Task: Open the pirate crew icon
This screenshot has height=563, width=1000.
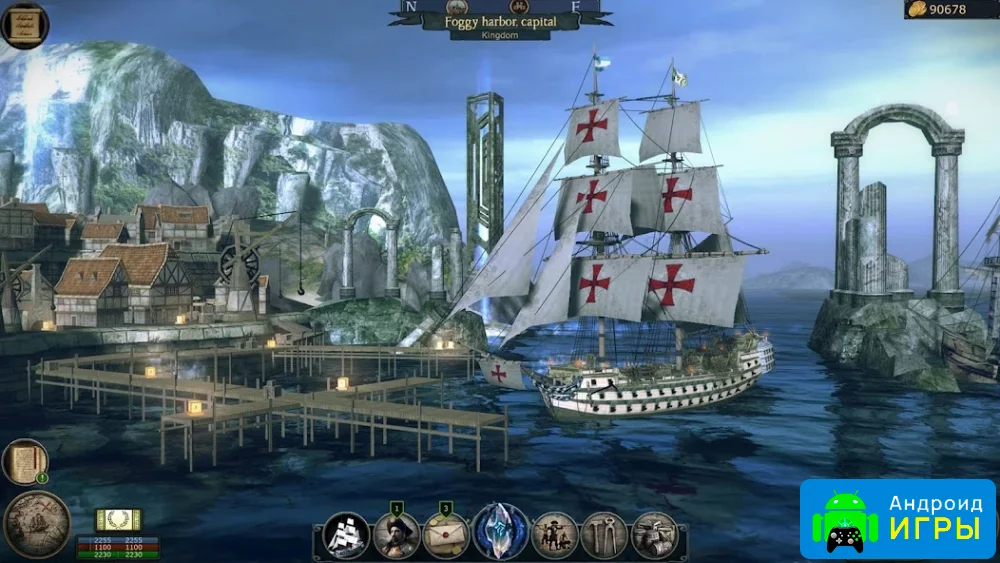Action: tap(555, 535)
